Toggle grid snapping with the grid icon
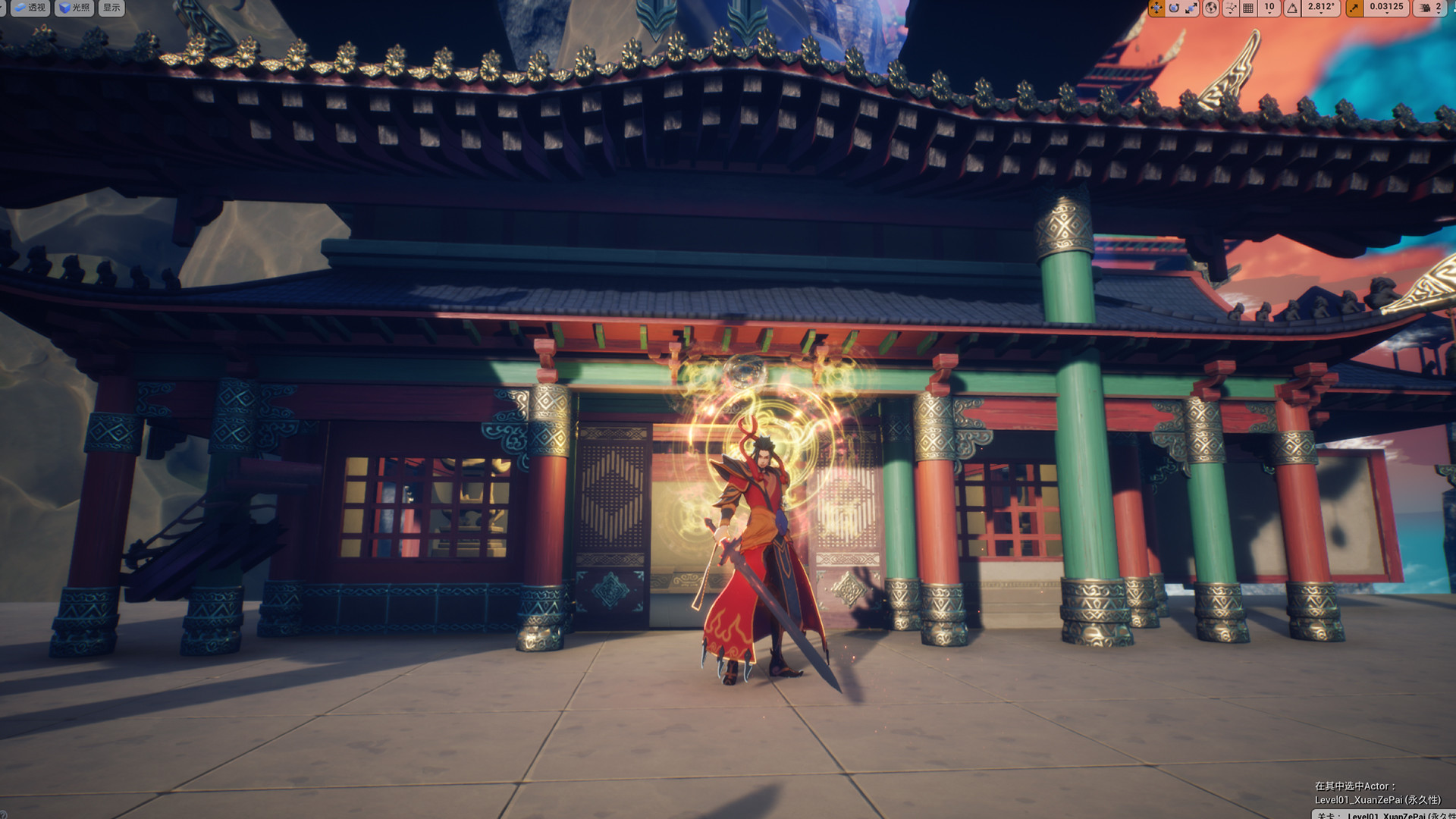 click(1247, 8)
